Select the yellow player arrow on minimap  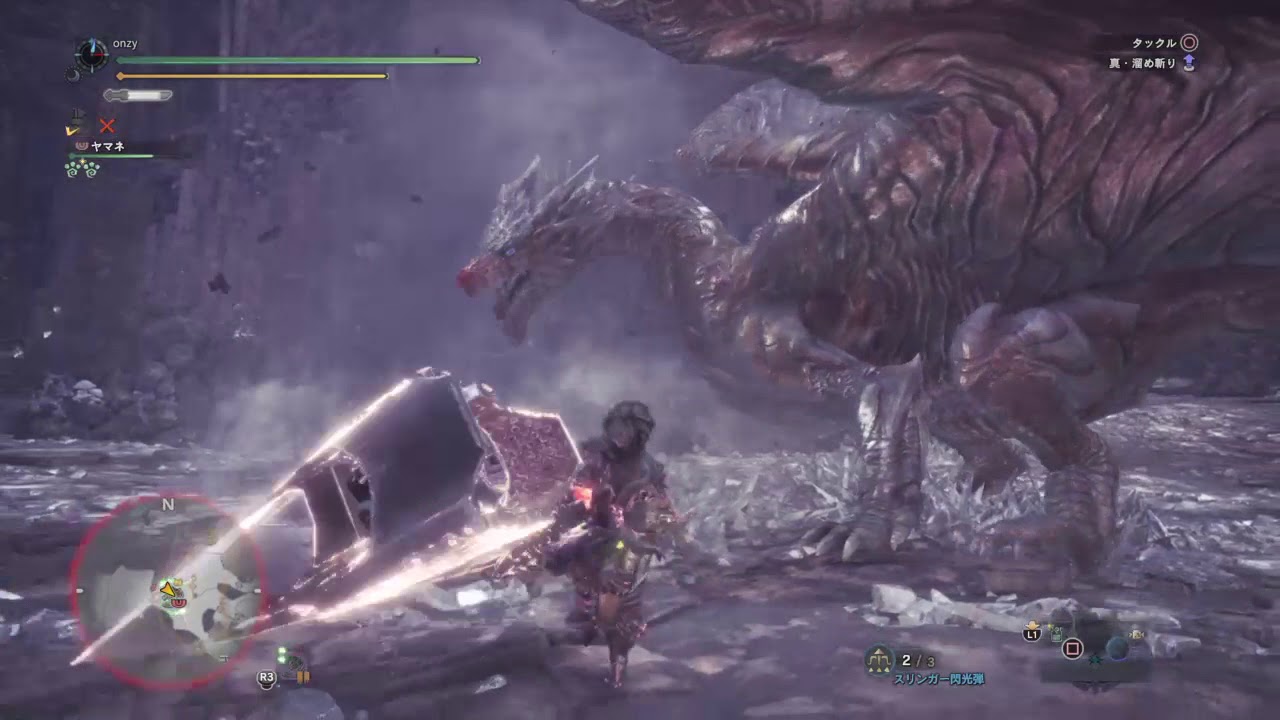pos(168,590)
